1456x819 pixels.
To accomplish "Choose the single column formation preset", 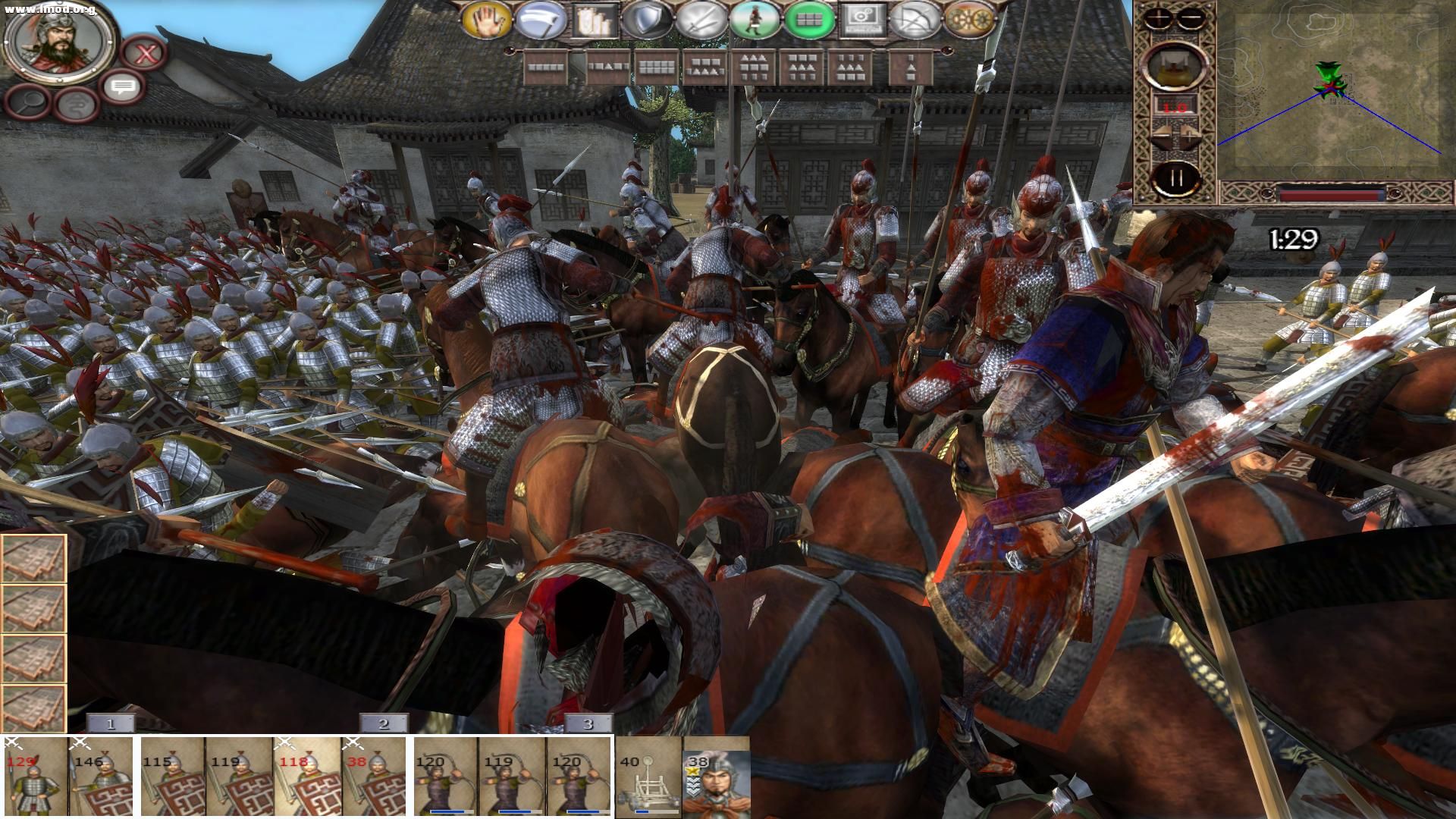I will tap(909, 67).
